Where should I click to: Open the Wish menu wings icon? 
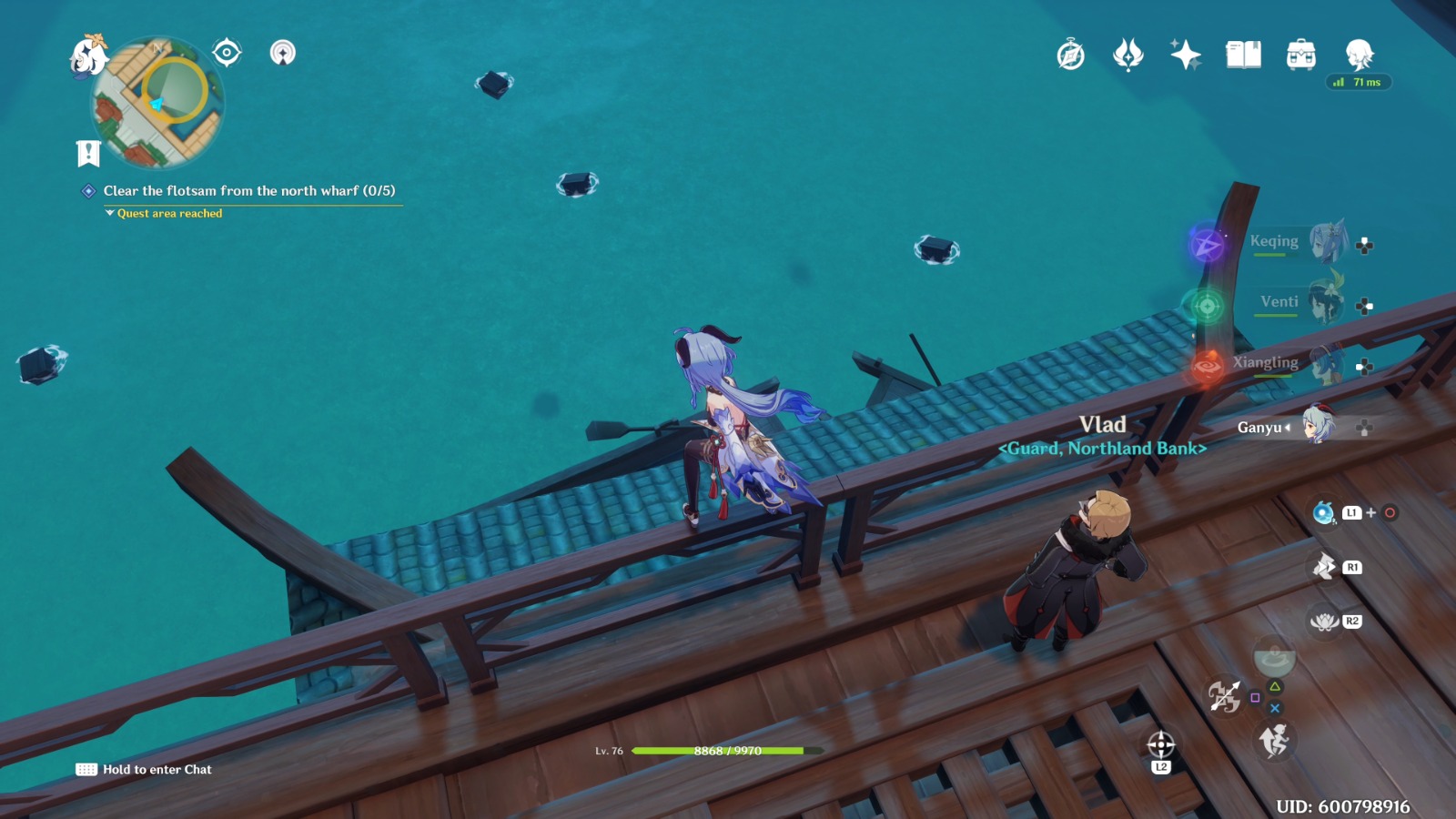click(1127, 55)
